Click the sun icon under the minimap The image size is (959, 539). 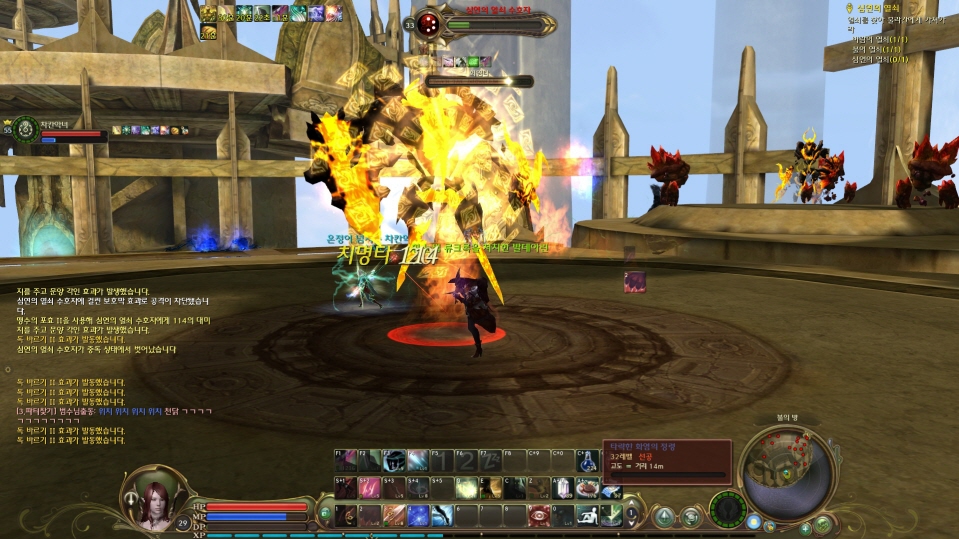tap(755, 522)
